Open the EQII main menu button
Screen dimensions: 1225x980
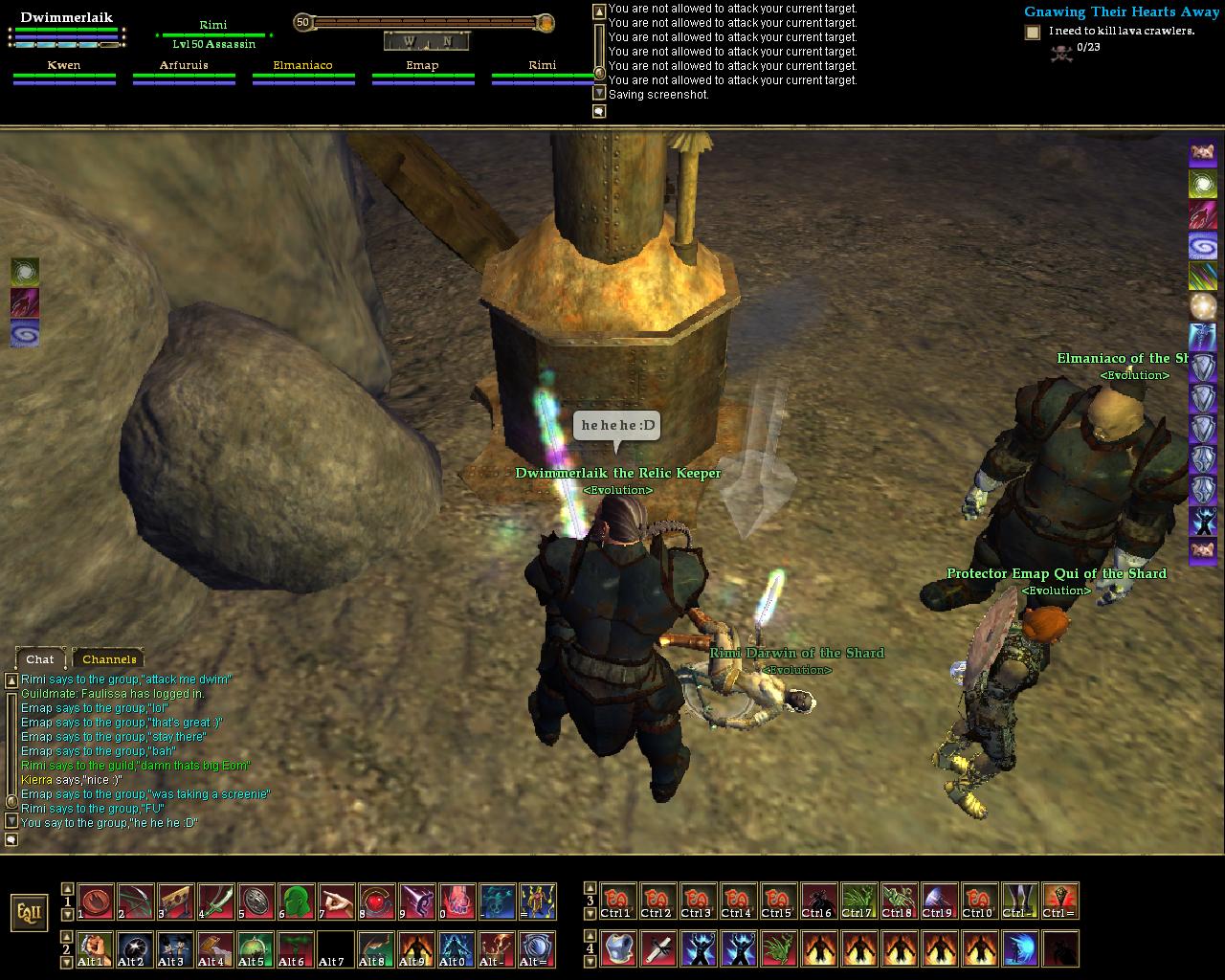(30, 912)
